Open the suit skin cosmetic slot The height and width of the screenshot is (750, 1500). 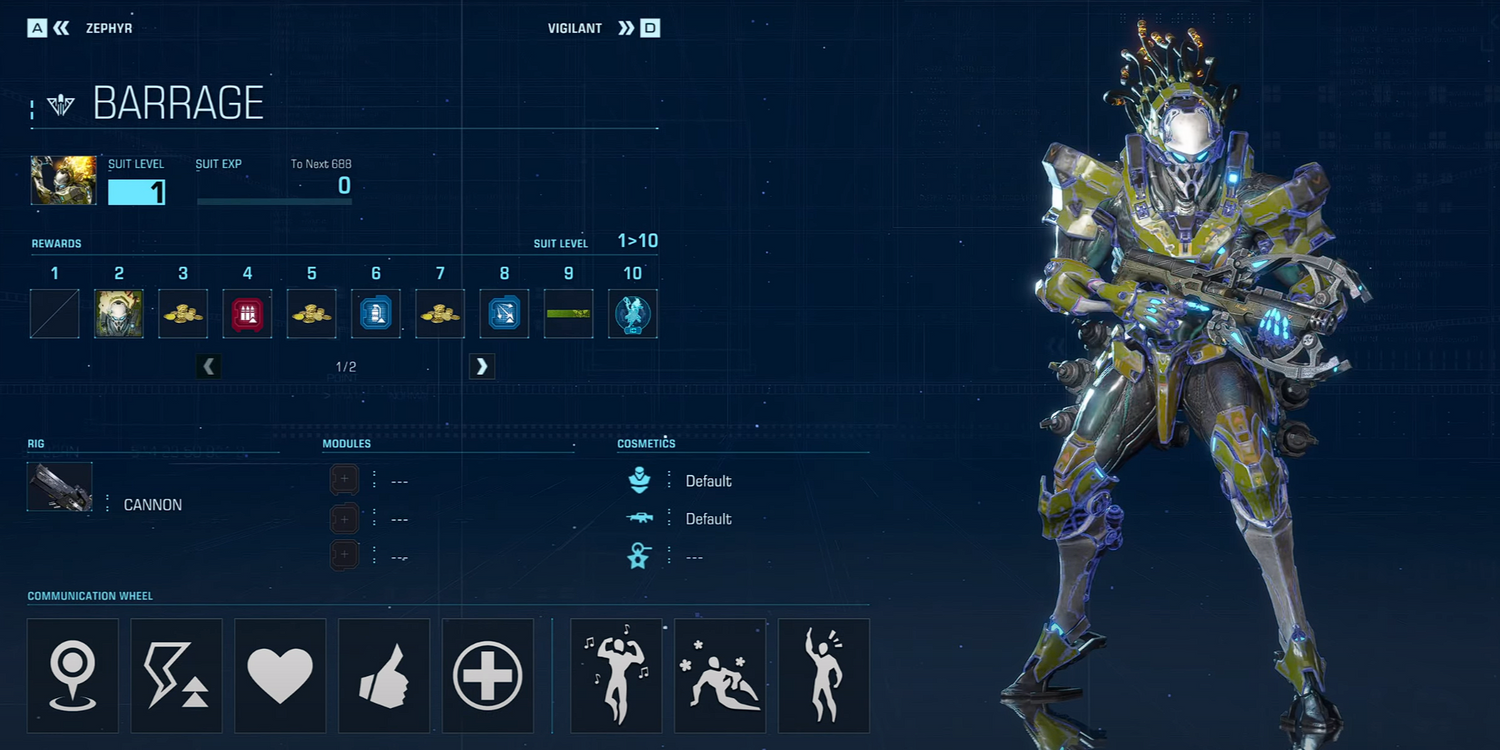point(640,481)
